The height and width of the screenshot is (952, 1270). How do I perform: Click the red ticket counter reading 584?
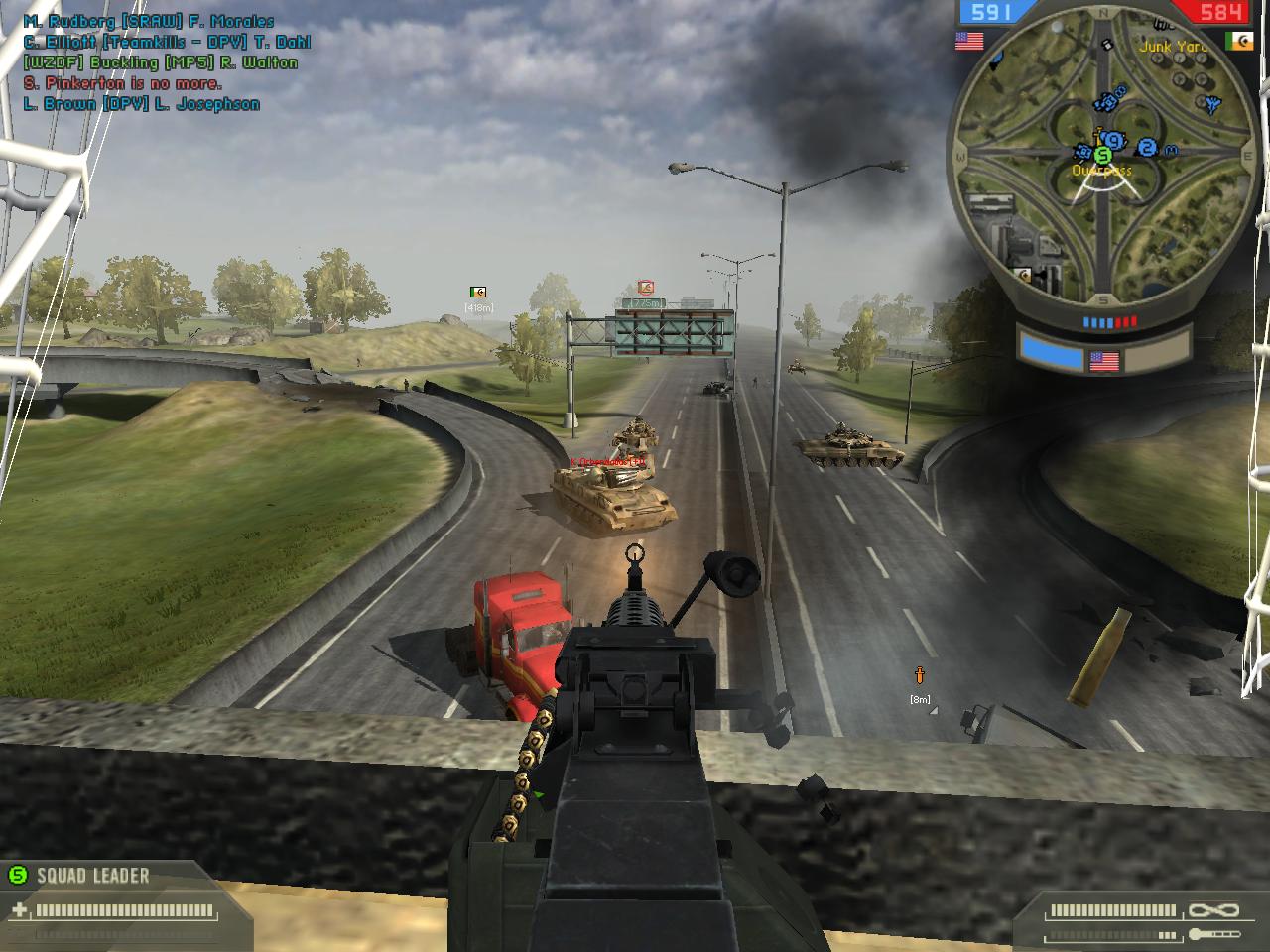coord(1219,11)
